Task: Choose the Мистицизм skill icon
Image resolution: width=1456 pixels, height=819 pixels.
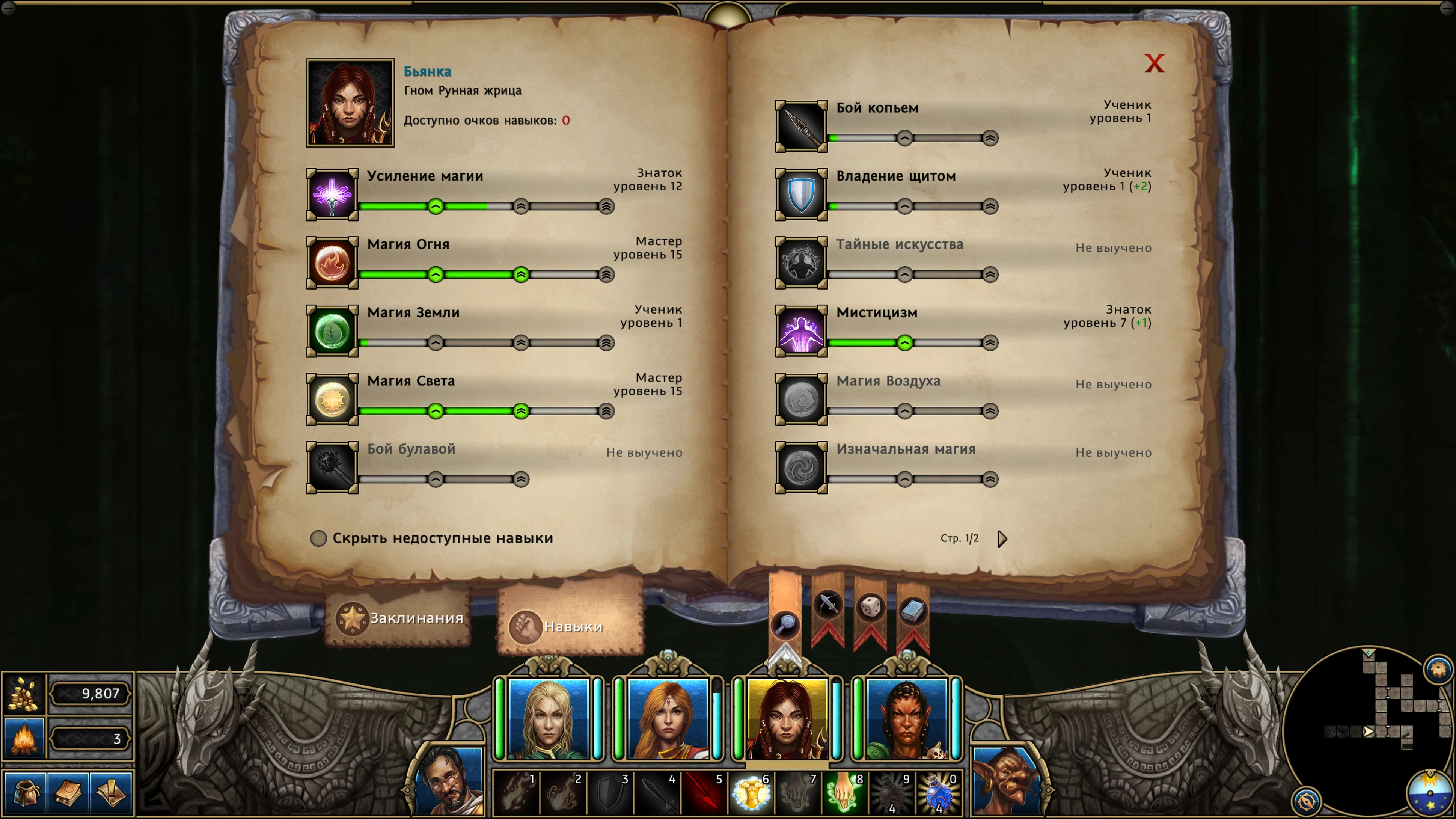Action: click(x=801, y=331)
